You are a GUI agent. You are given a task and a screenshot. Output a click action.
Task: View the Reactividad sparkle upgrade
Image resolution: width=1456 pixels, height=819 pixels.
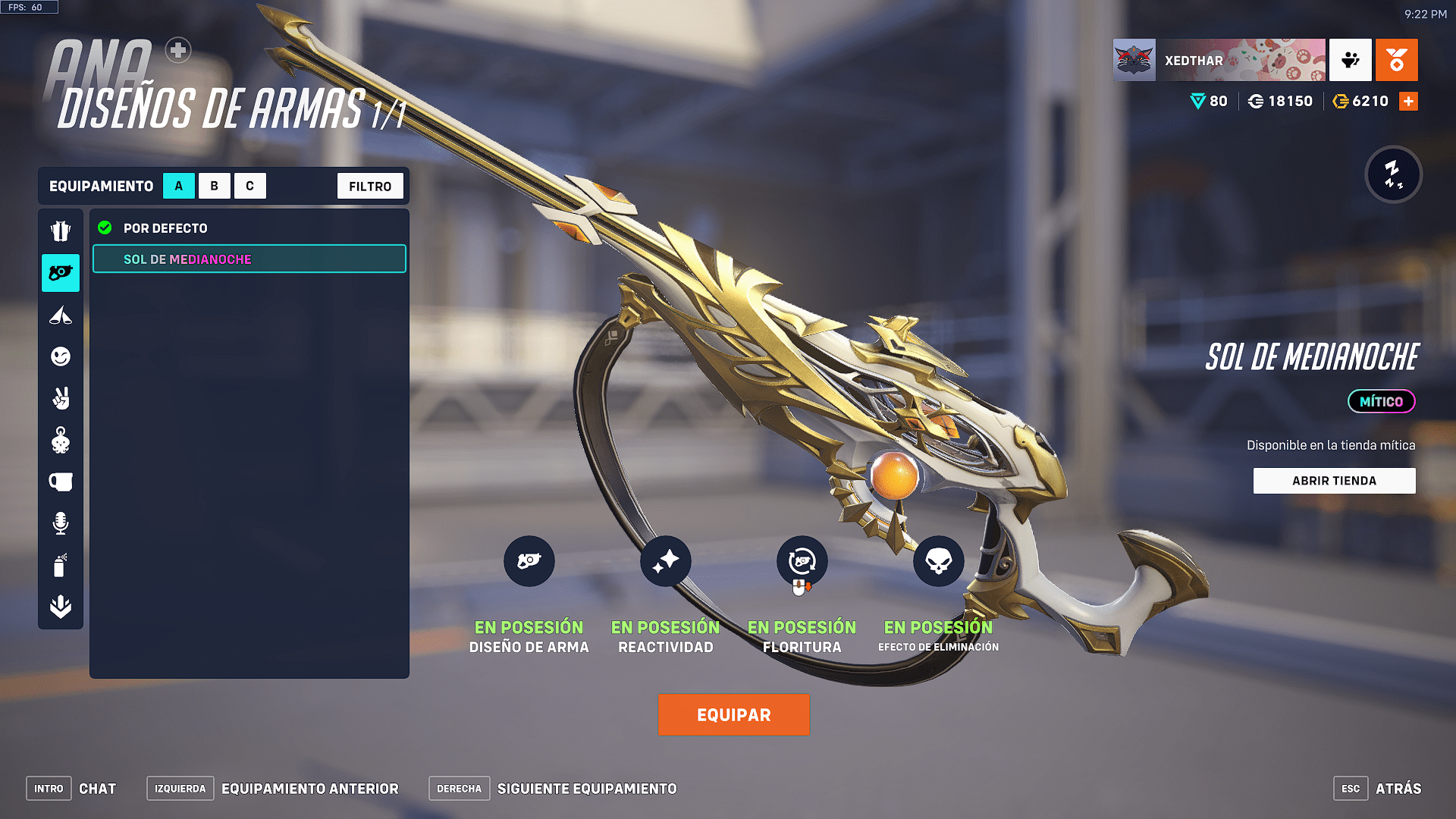[x=665, y=561]
